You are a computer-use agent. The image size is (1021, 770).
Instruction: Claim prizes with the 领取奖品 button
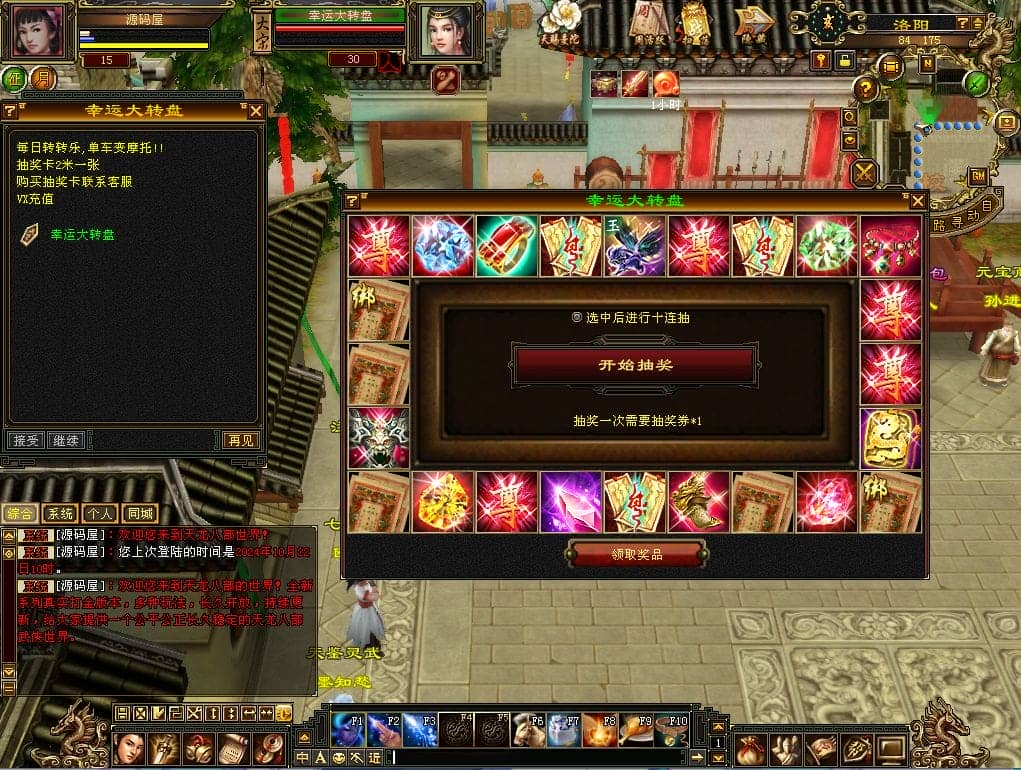[x=637, y=554]
